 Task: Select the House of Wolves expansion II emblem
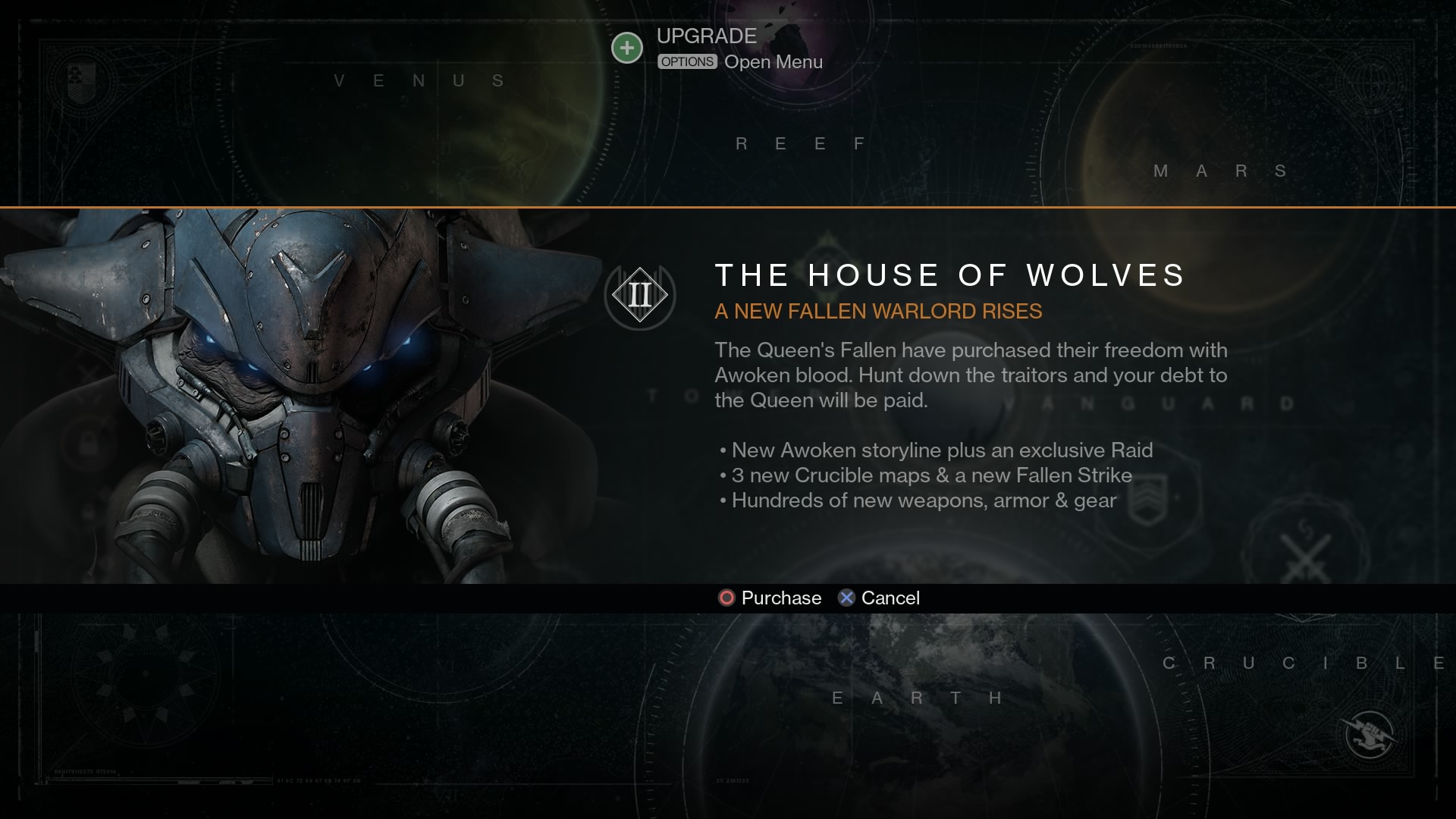click(x=640, y=295)
